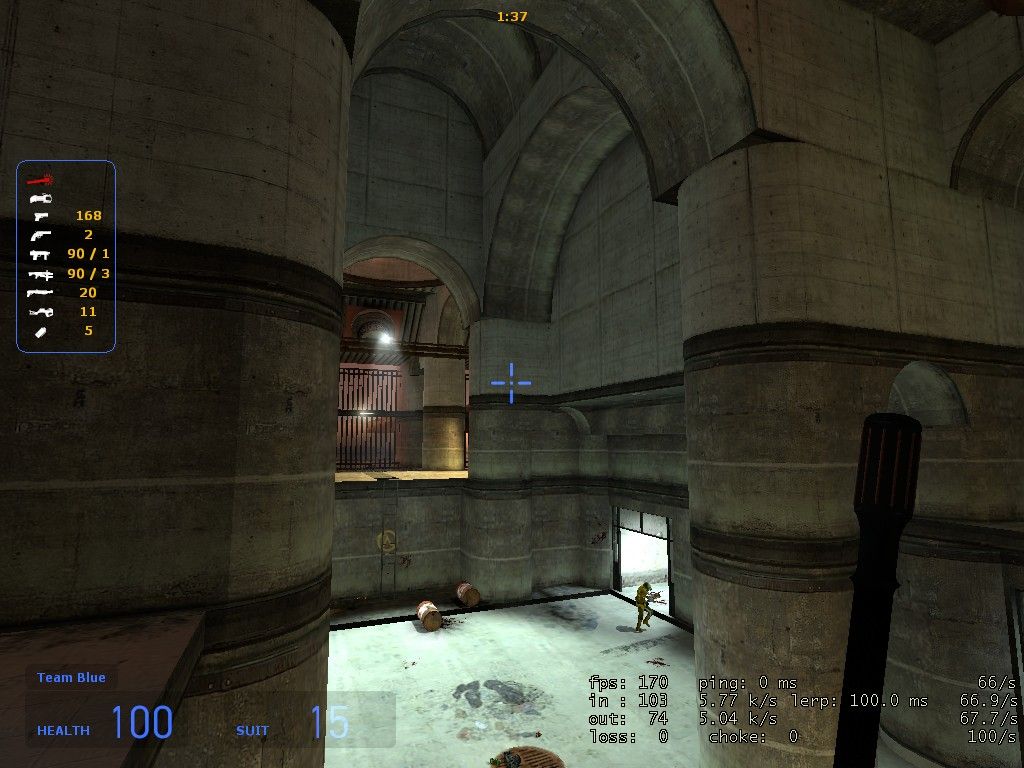Choose the gravity gun in weapon list

click(x=40, y=198)
